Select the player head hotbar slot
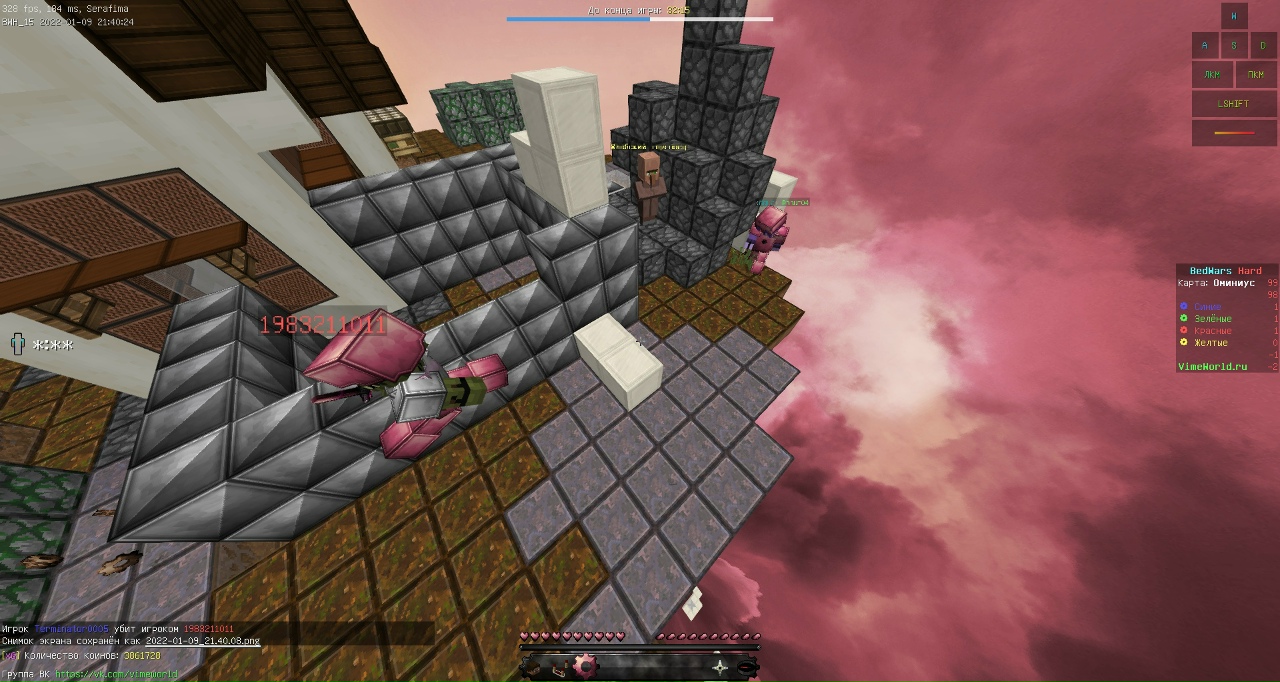The height and width of the screenshot is (682, 1280). [x=532, y=667]
